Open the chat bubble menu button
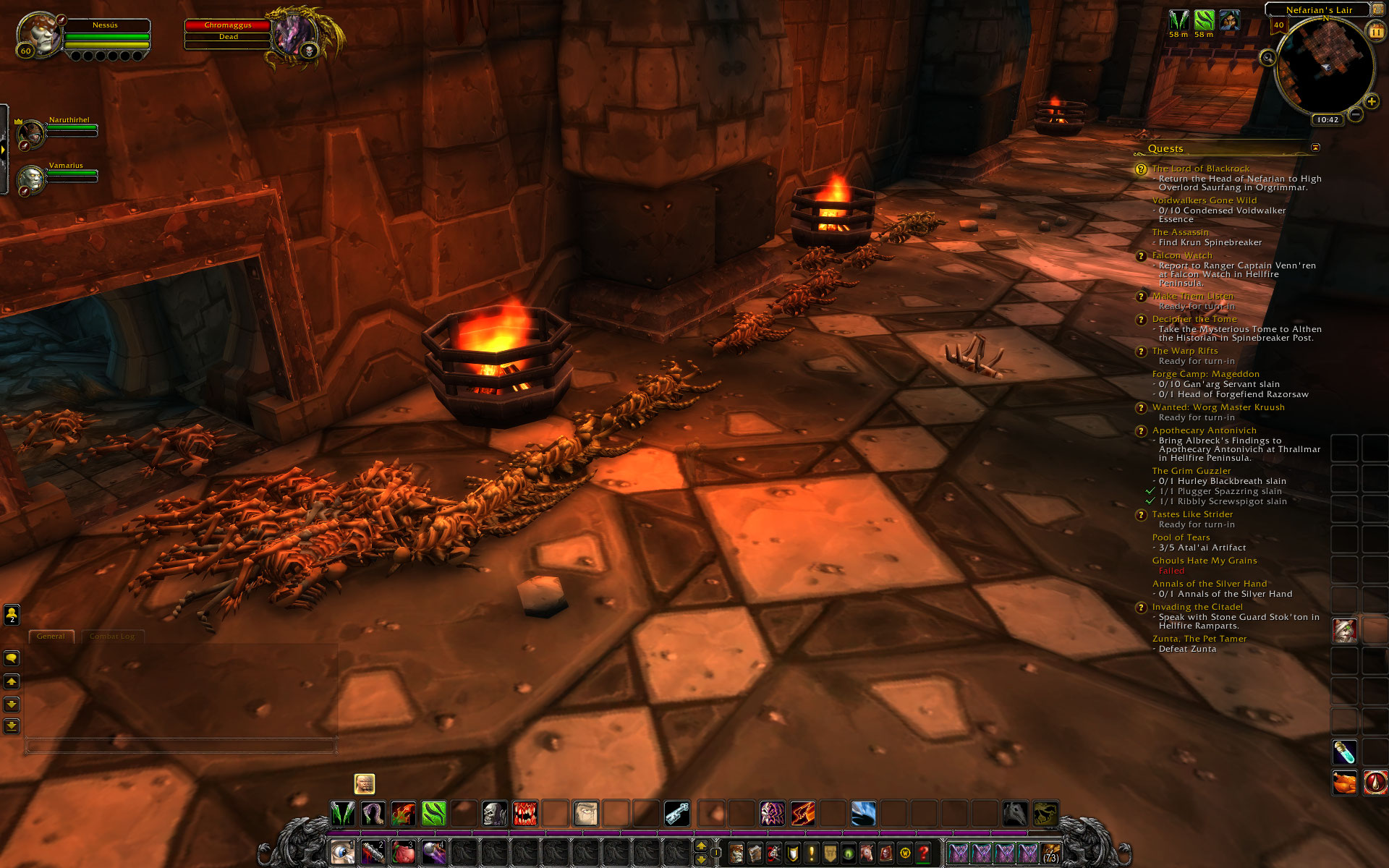The width and height of the screenshot is (1389, 868). click(12, 658)
